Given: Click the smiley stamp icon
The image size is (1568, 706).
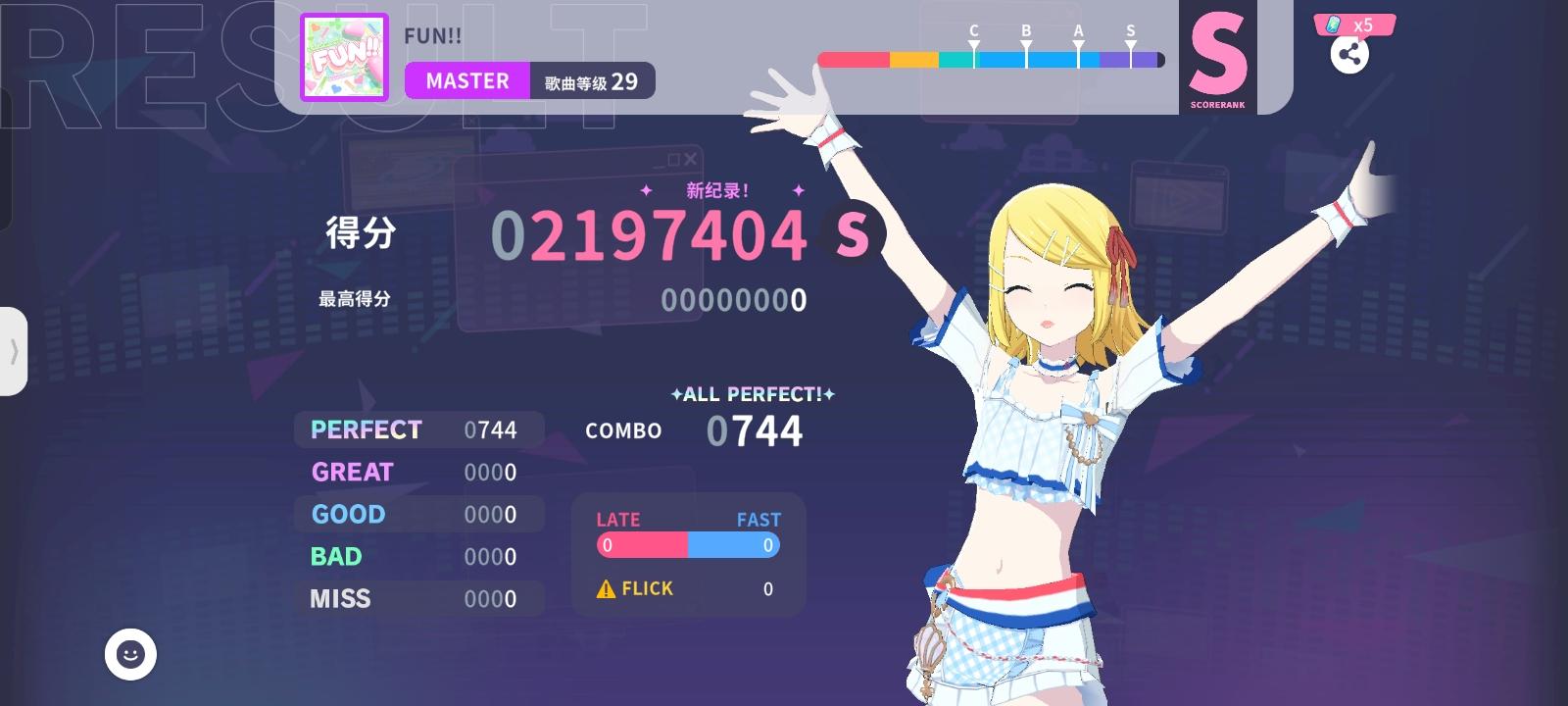Looking at the screenshot, I should (128, 655).
